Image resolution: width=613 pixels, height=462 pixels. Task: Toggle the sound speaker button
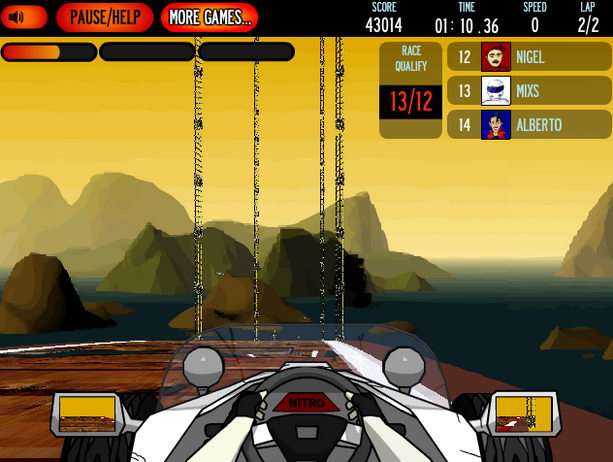(24, 17)
